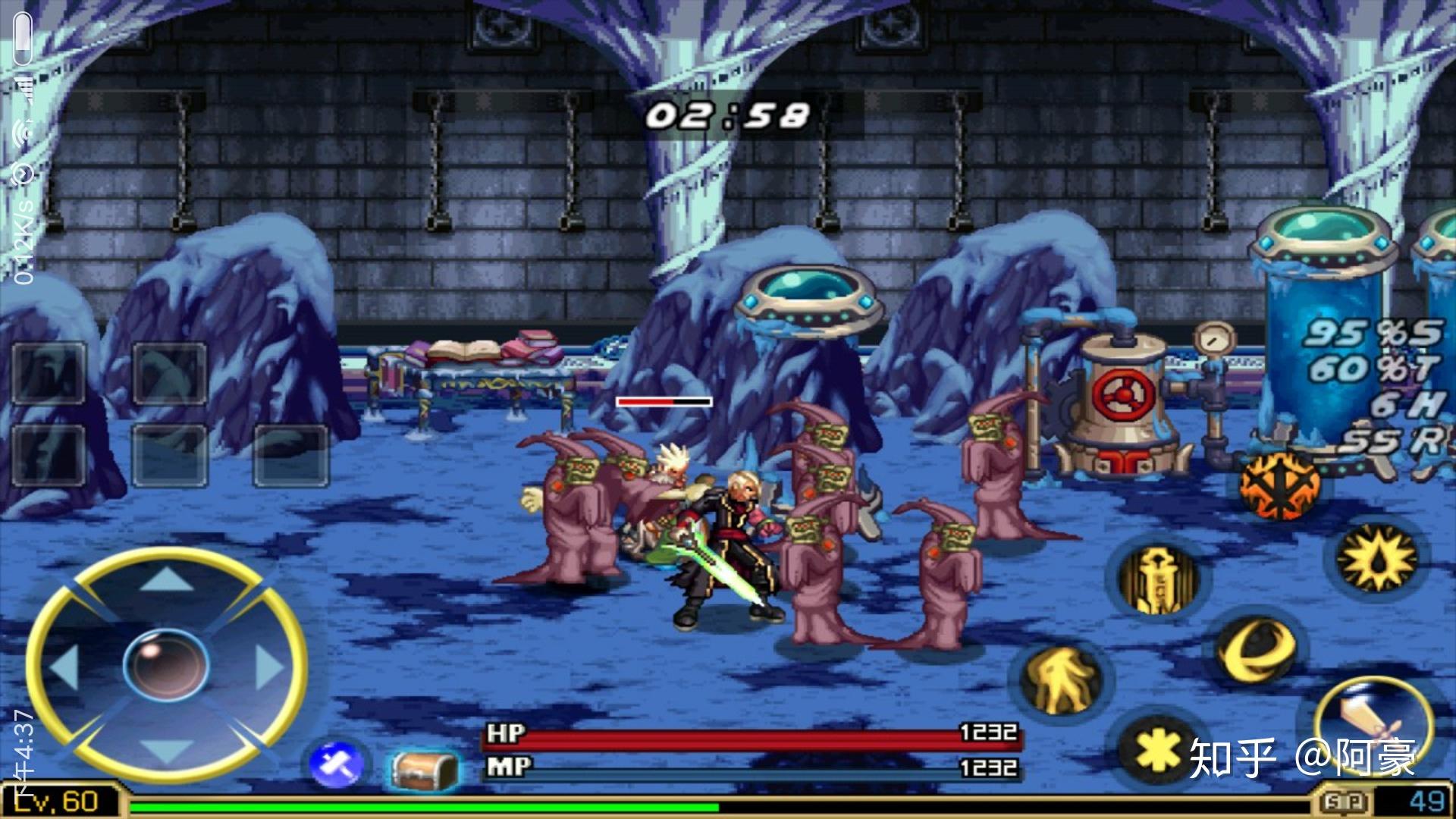Tap the D-pad down arrow
This screenshot has height=819, width=1456.
tap(167, 752)
